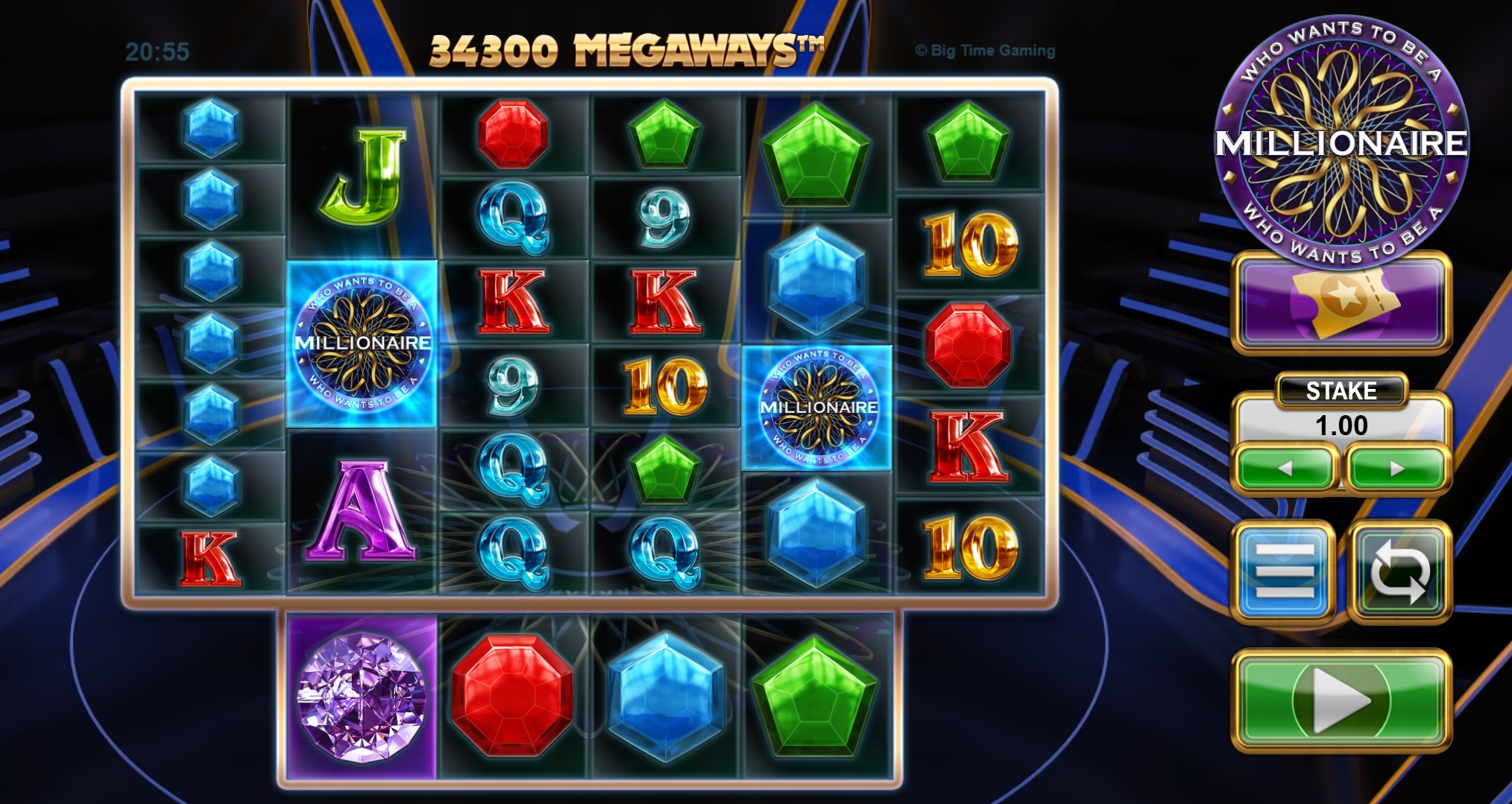Screen dimensions: 1512x804
Task: Click the 34300 Megaways title
Action: (626, 48)
